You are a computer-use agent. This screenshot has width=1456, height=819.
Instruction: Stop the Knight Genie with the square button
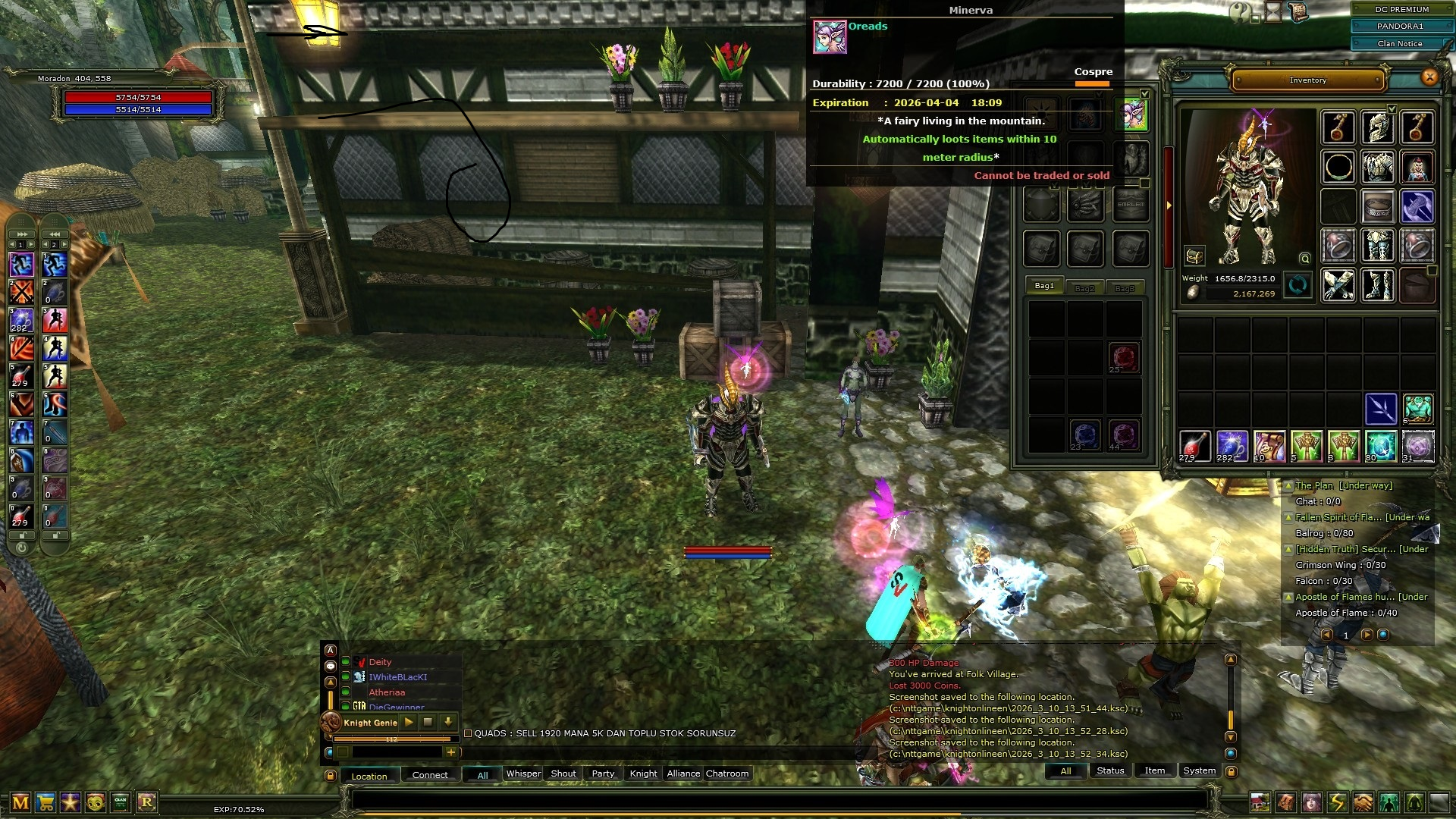428,723
